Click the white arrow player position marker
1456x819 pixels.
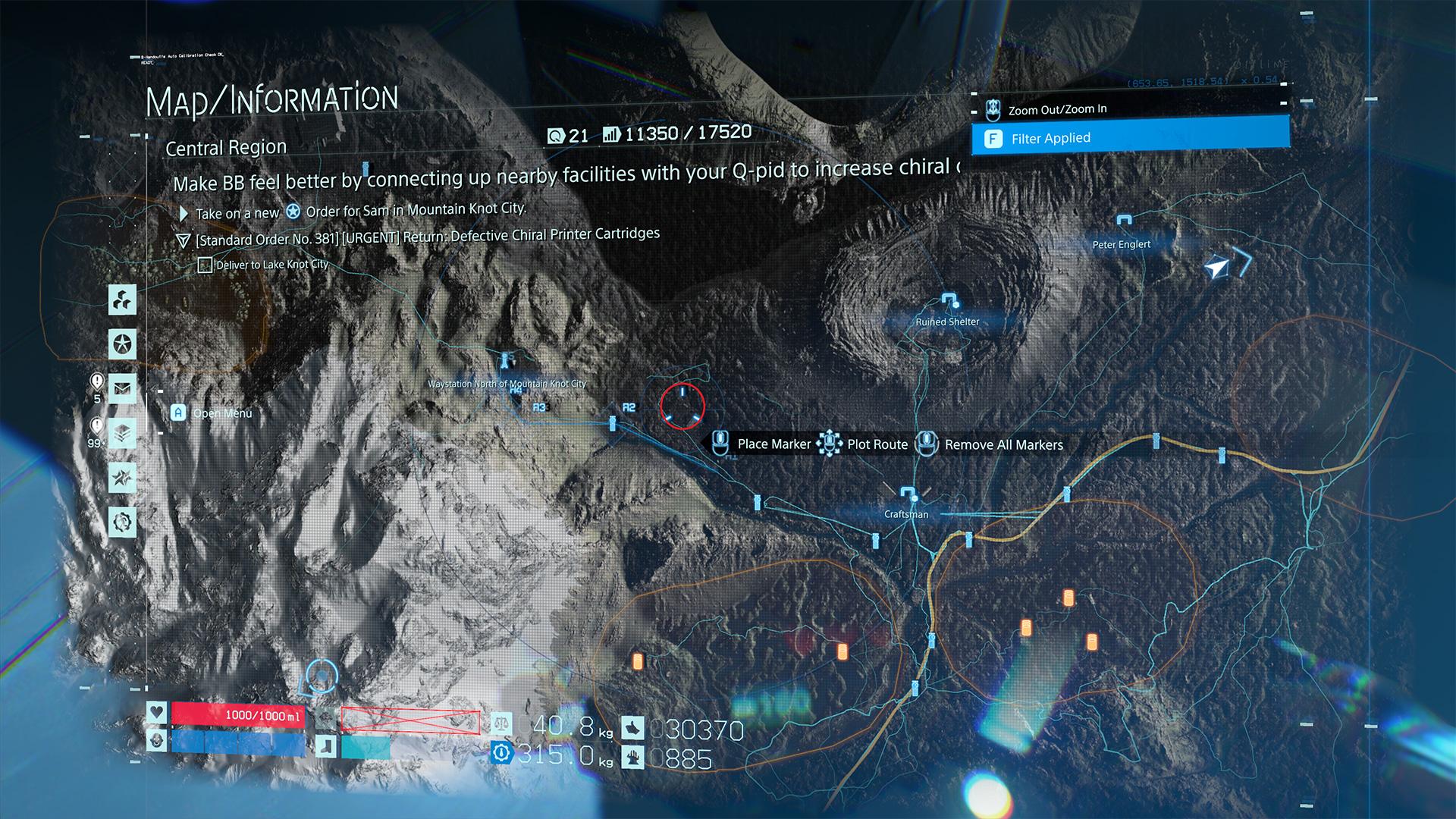[1216, 268]
